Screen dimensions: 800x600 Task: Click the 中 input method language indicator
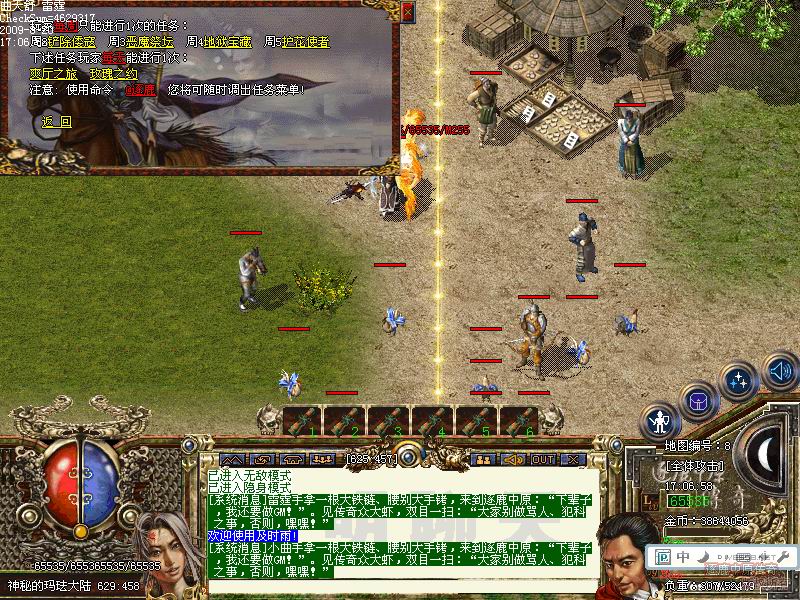[x=683, y=555]
